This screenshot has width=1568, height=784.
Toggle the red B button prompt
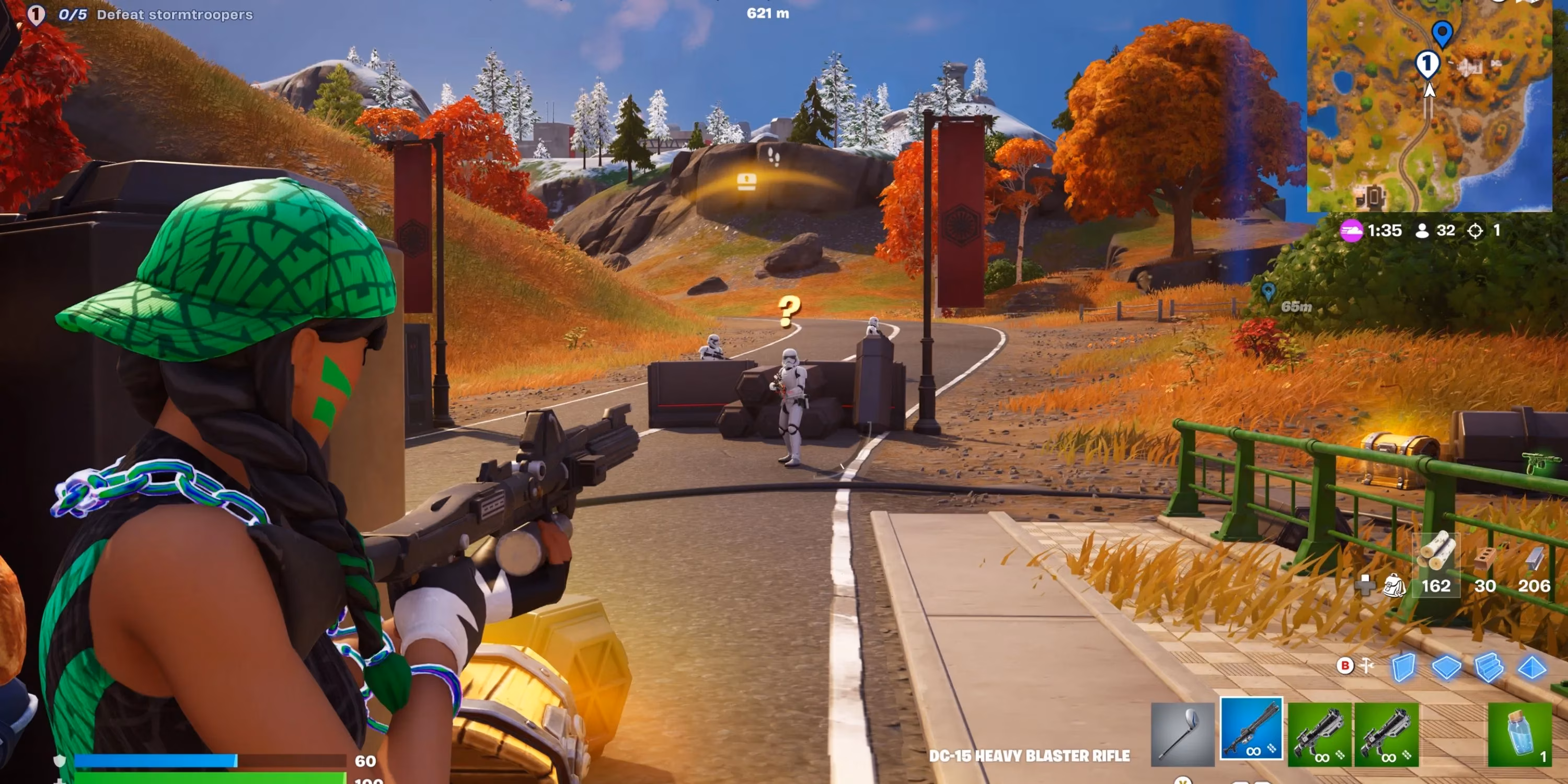(1345, 665)
